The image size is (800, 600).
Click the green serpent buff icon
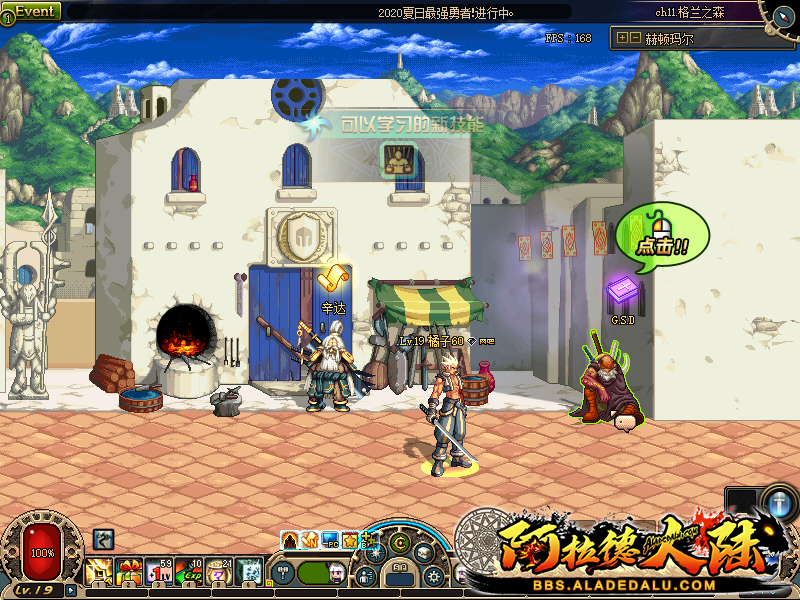click(103, 540)
